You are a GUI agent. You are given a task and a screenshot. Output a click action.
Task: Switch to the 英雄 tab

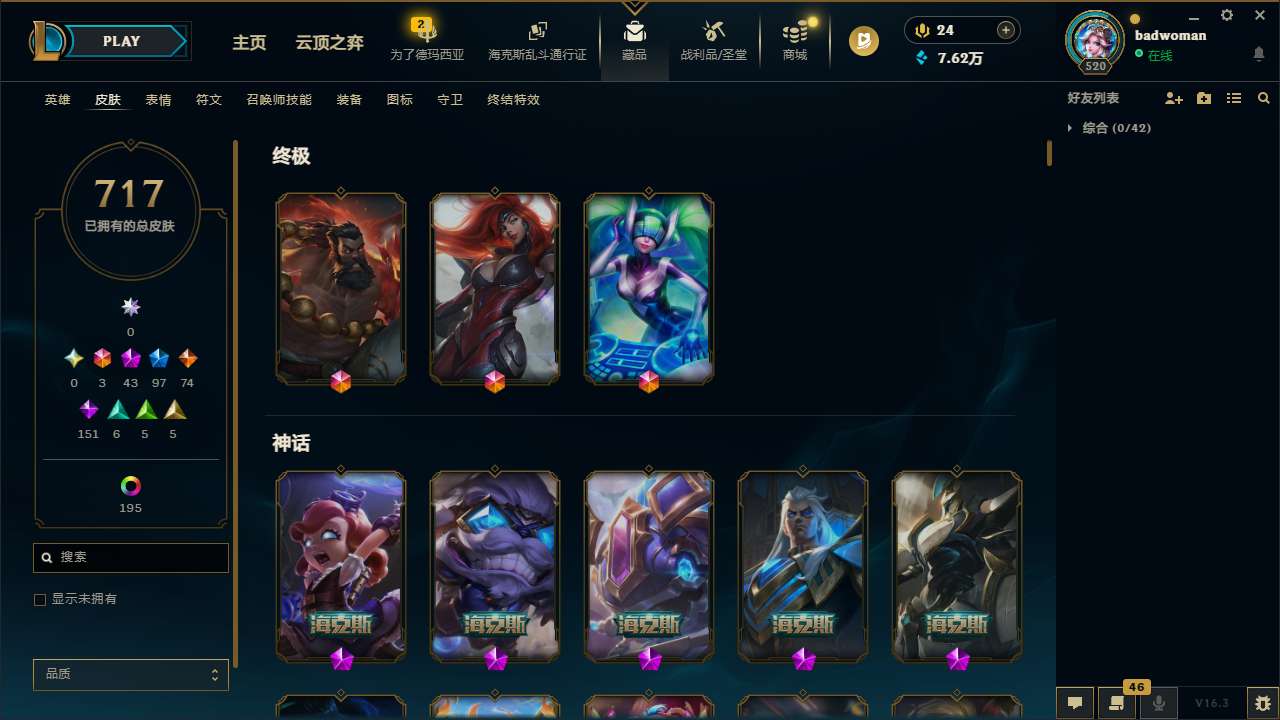click(57, 99)
